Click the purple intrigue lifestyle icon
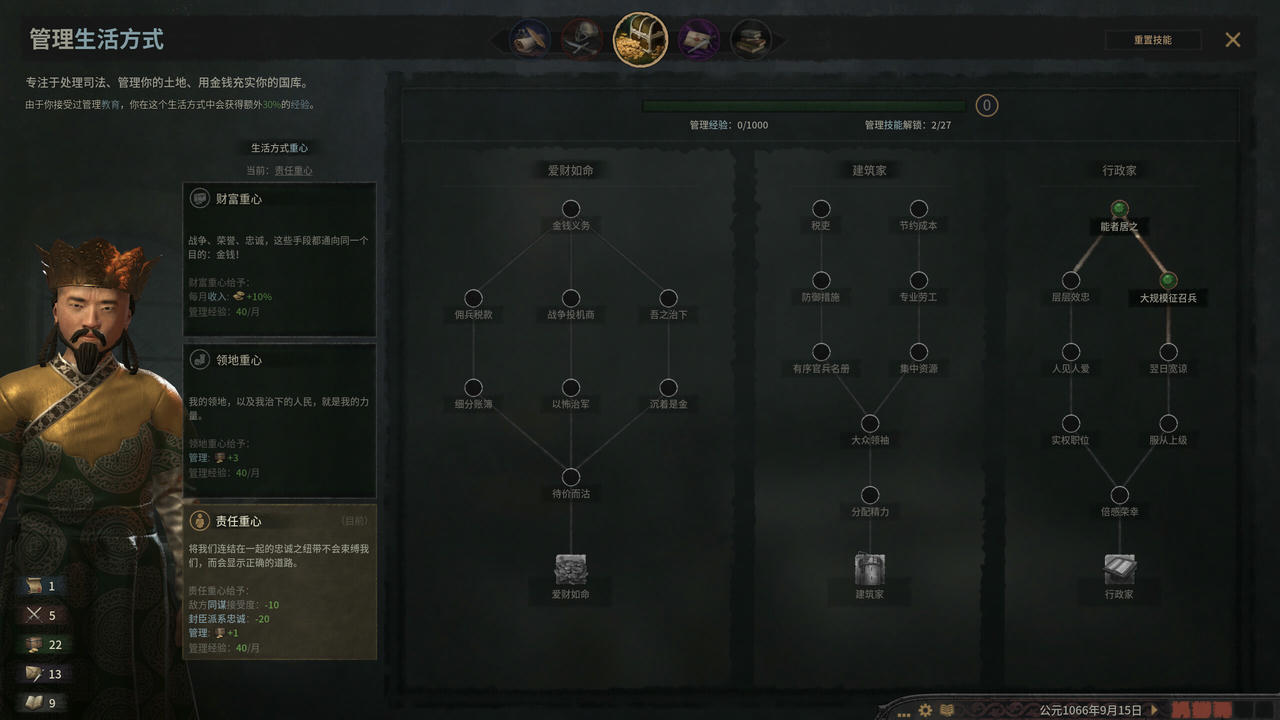 pos(699,38)
